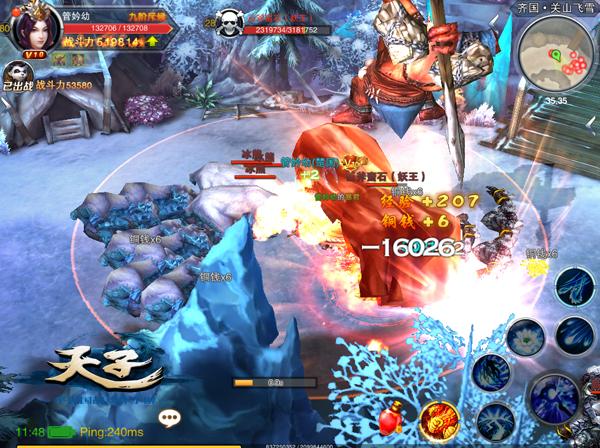Viewport: 600px width, 448px height.
Task: Tap the panda pet portrait
Action: [x=17, y=72]
